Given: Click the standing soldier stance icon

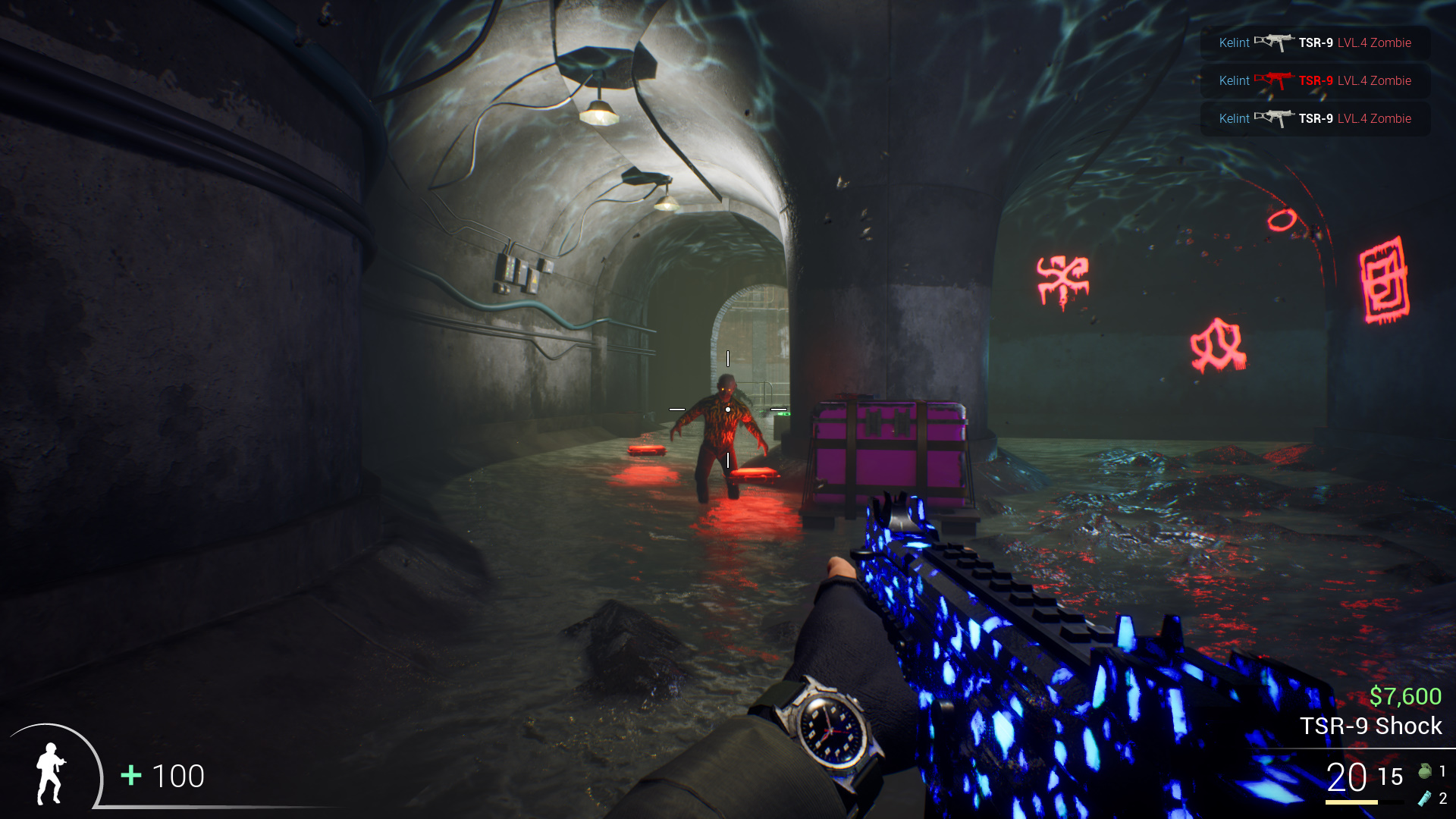Looking at the screenshot, I should coord(51,773).
